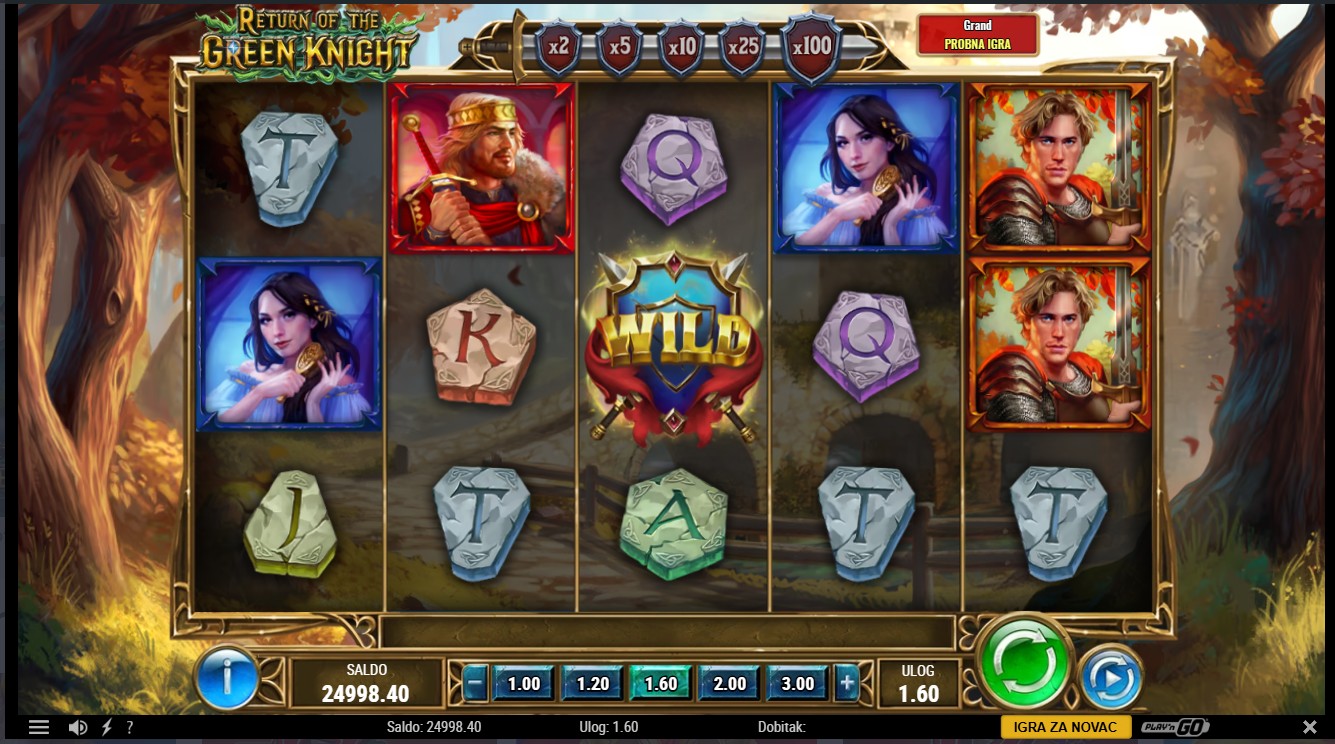The height and width of the screenshot is (744, 1335).
Task: Select the 1.00 bet amount
Action: [524, 684]
